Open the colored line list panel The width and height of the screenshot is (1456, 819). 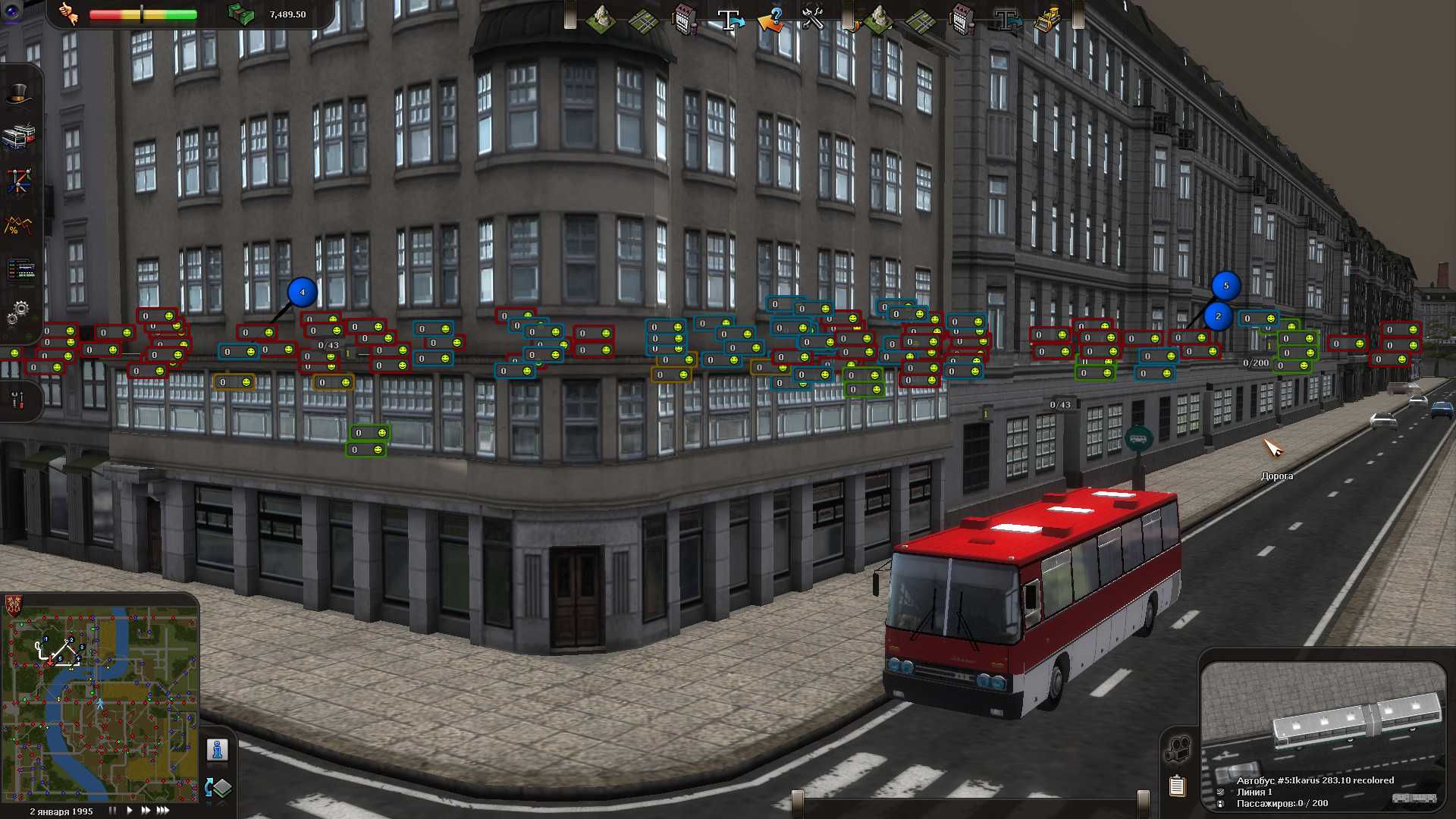click(x=20, y=269)
